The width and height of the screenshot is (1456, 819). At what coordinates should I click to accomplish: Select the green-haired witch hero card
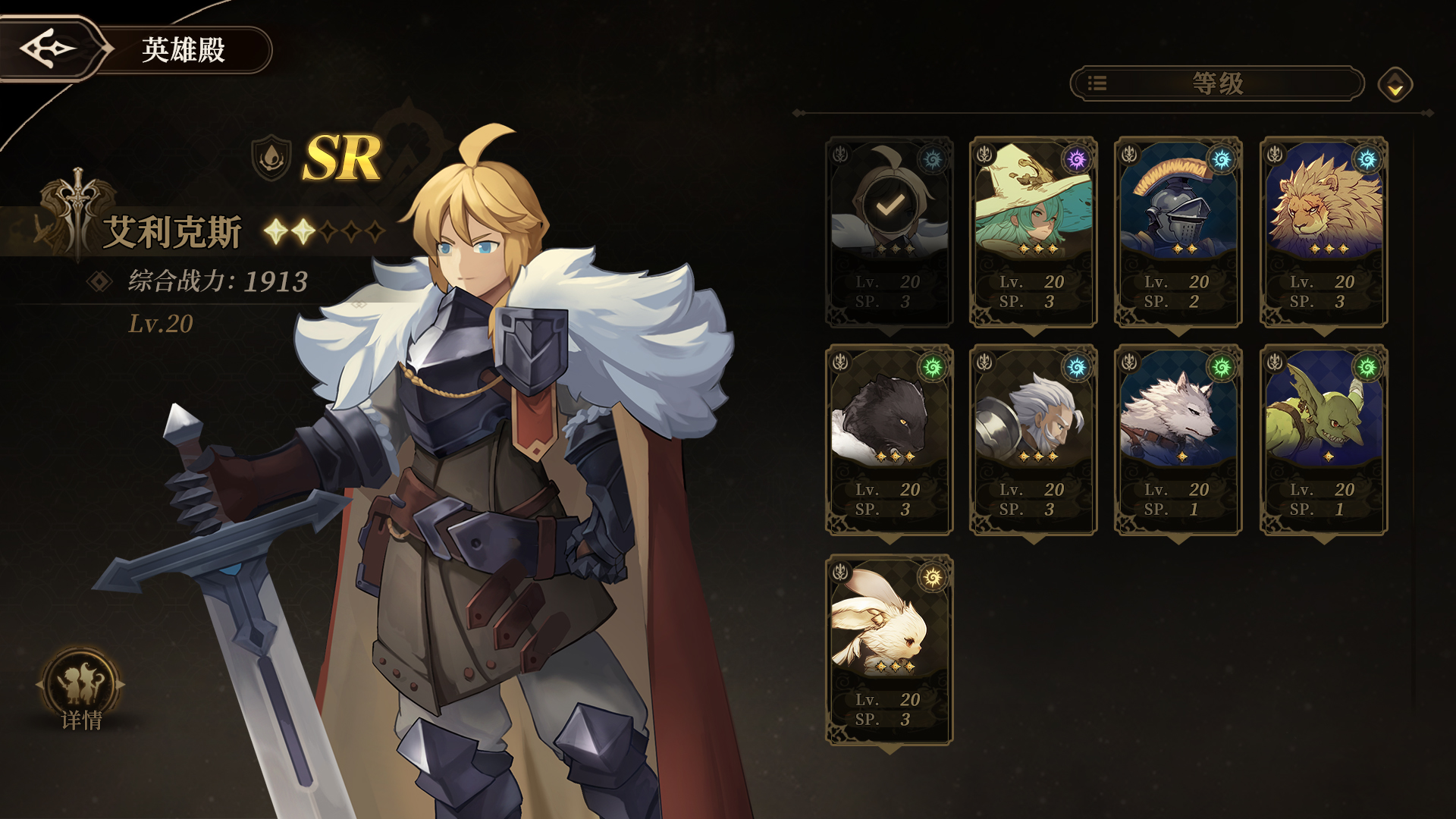tap(1033, 232)
